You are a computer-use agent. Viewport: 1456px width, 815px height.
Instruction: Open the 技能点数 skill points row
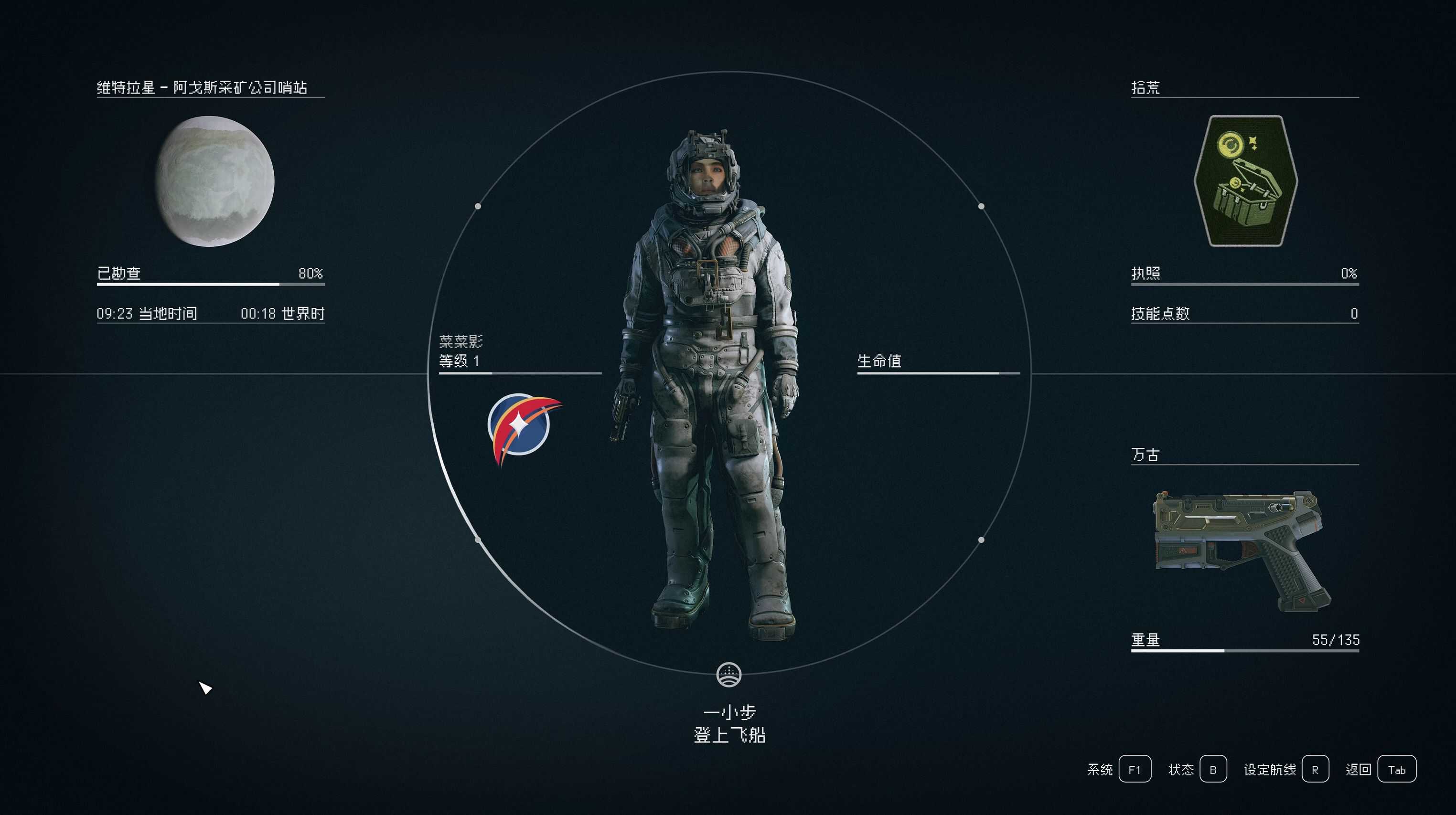[1244, 314]
